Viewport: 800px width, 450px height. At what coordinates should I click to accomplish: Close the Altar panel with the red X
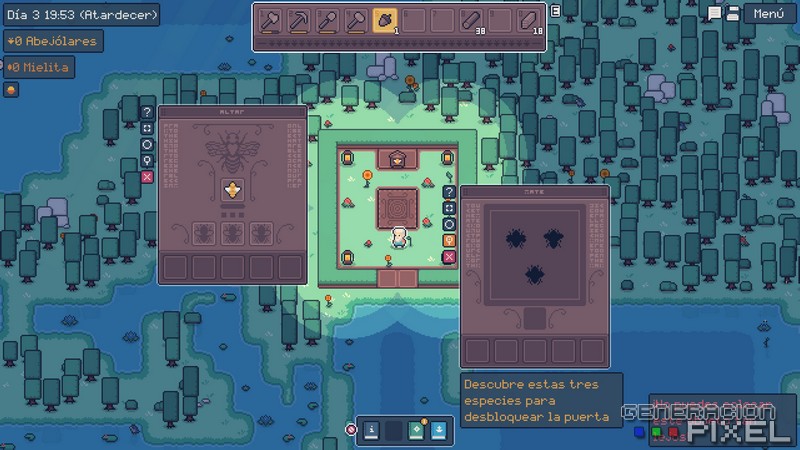click(x=147, y=177)
